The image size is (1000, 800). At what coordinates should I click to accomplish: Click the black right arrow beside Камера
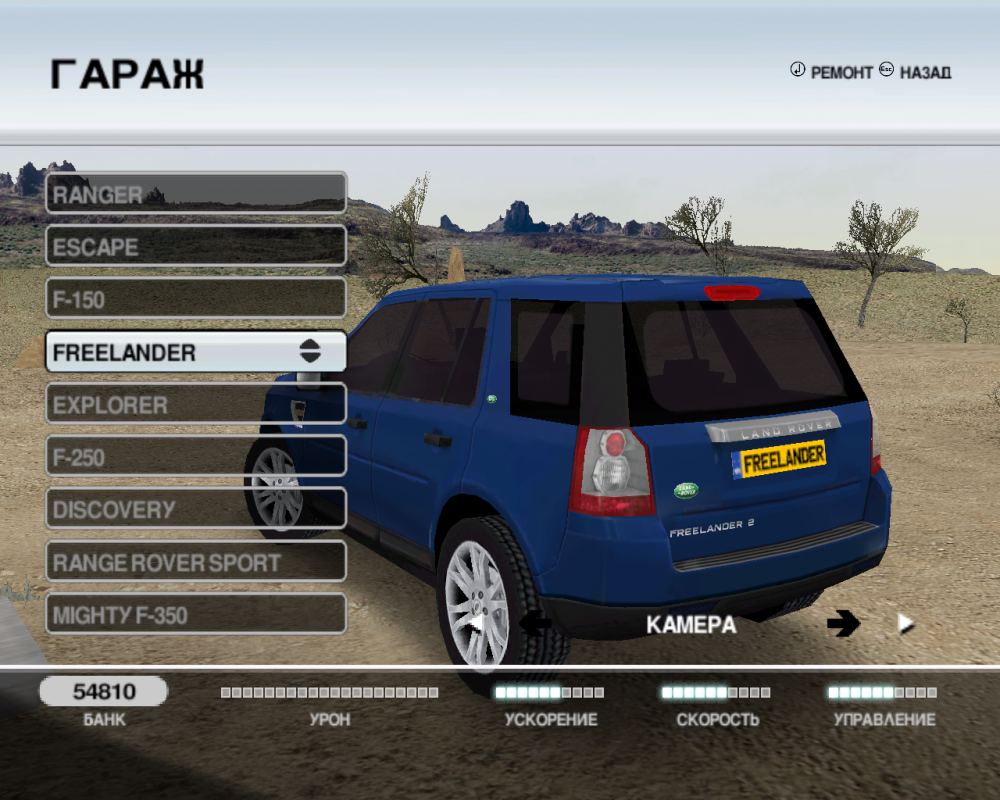(843, 624)
